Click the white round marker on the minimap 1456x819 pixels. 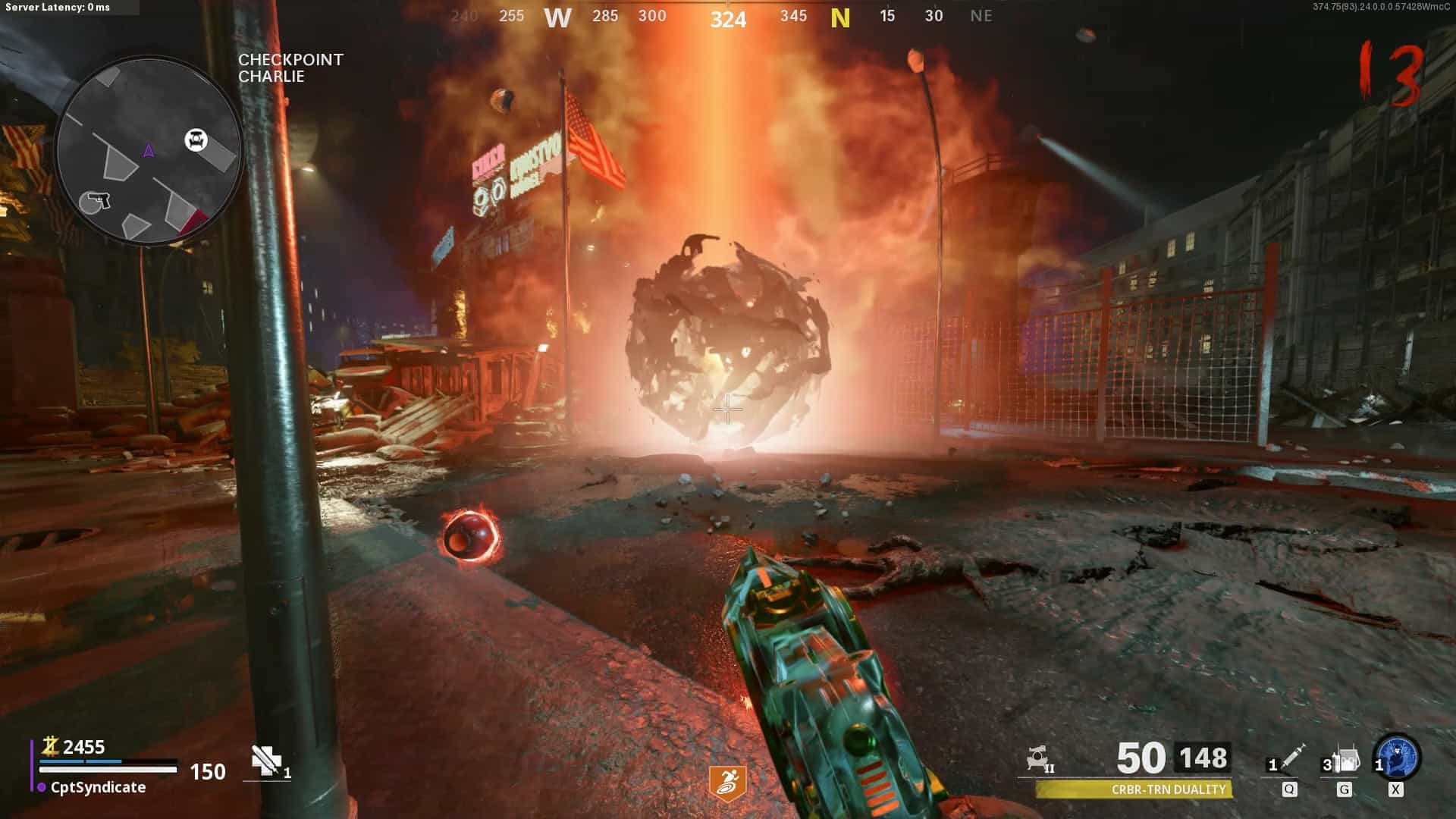(x=196, y=140)
